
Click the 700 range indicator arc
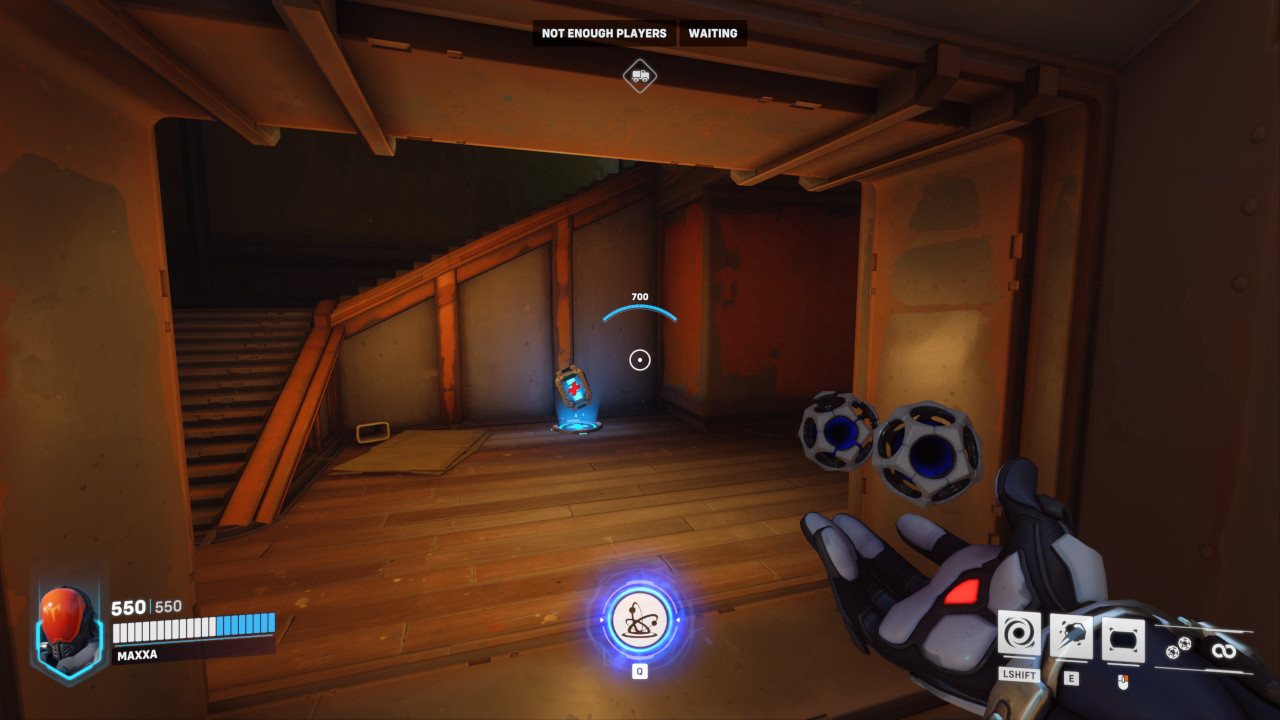coord(639,307)
